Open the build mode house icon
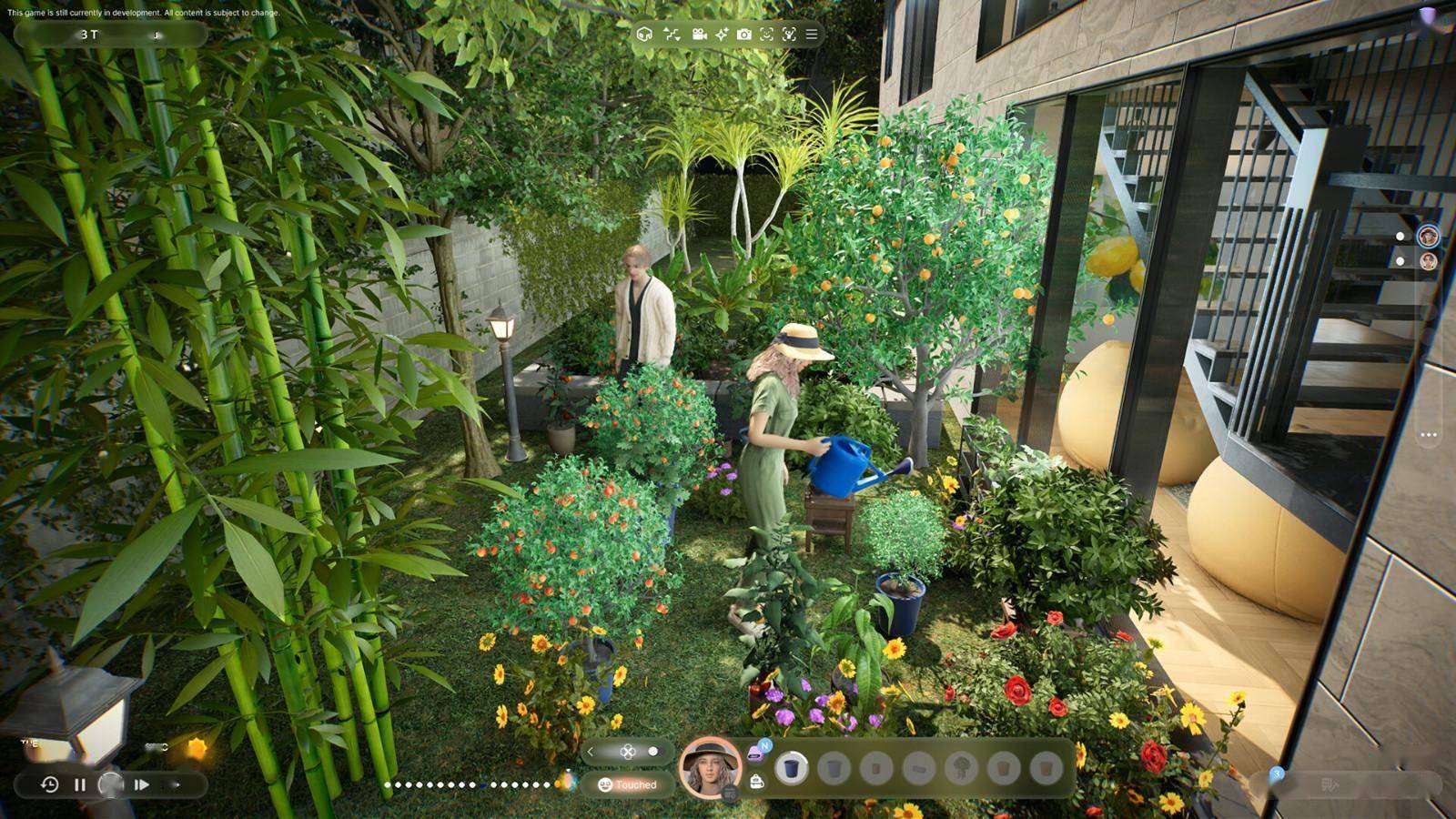The image size is (1456, 819). 644,35
